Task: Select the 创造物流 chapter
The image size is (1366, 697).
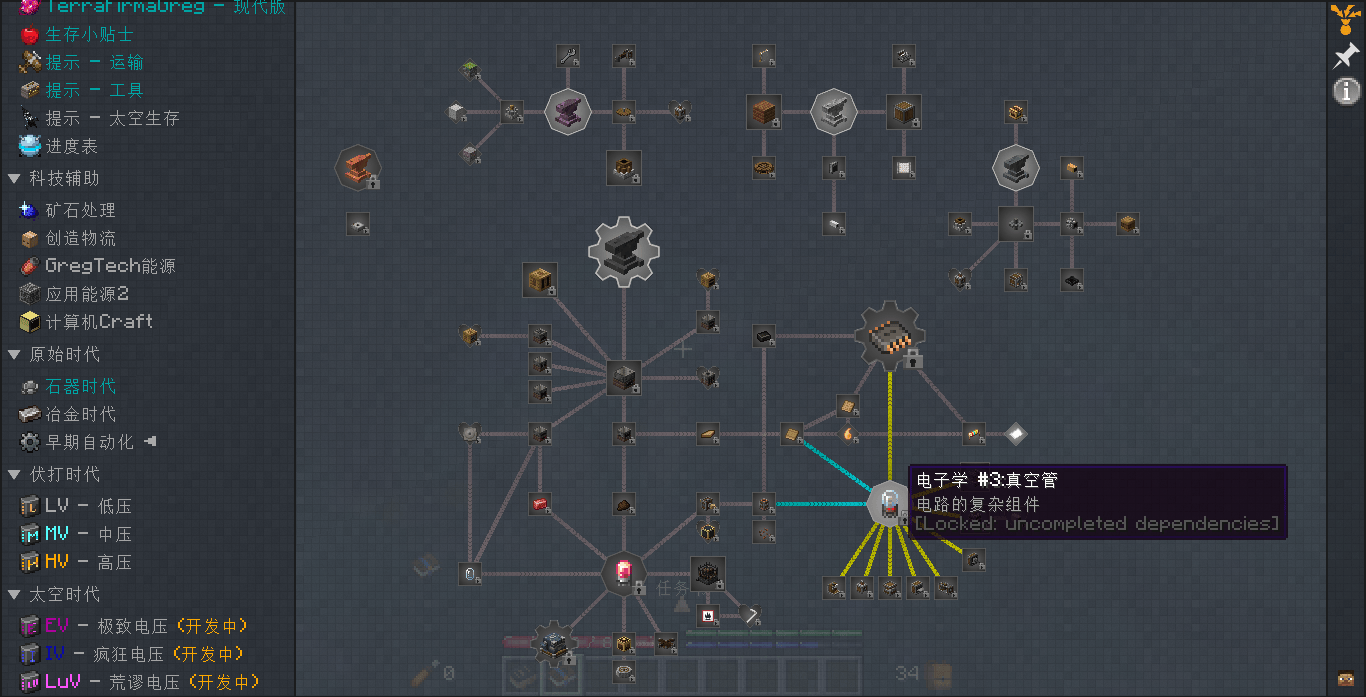Action: point(80,238)
